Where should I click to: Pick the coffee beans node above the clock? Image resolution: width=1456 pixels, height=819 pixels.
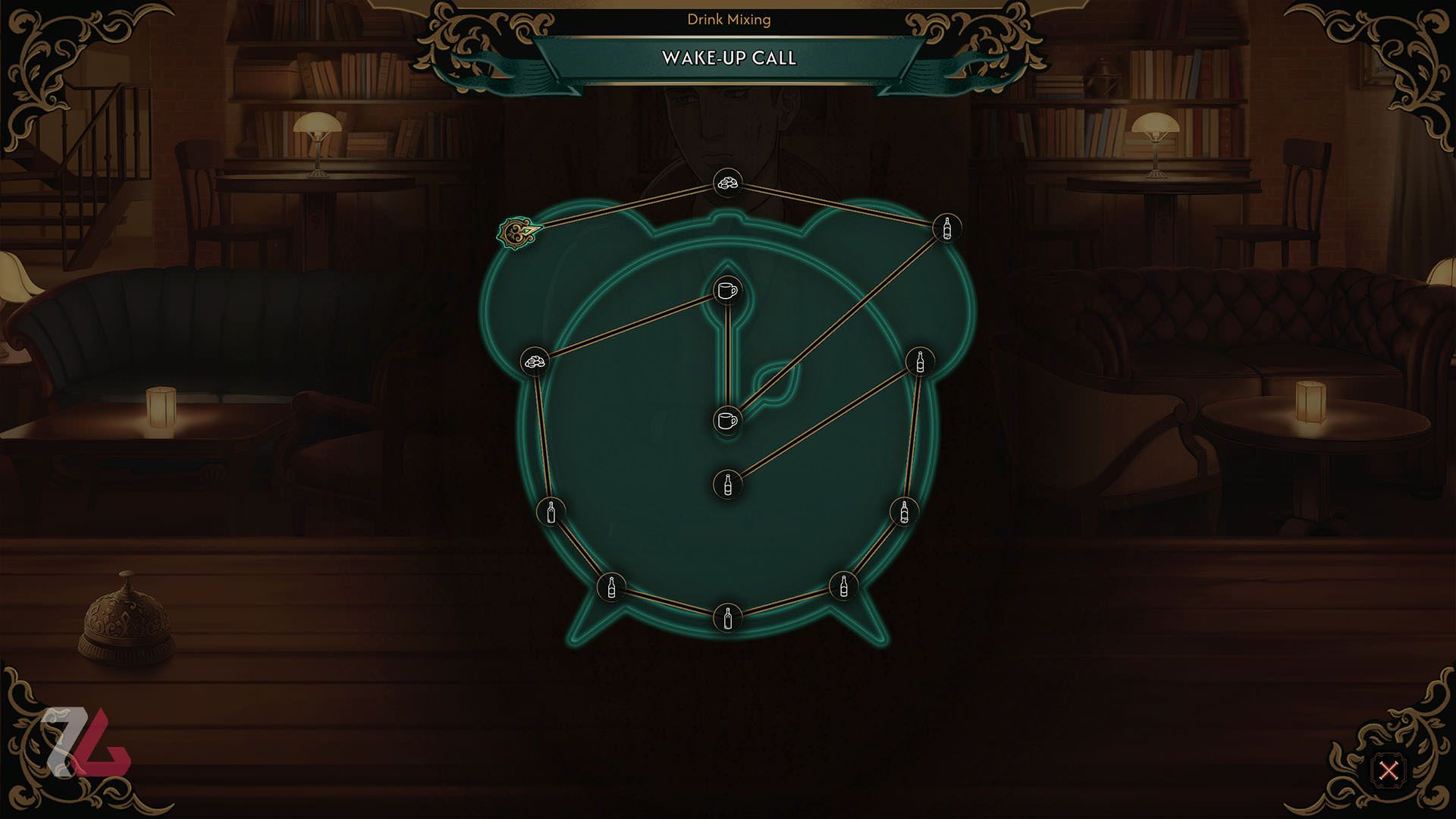coord(728,183)
